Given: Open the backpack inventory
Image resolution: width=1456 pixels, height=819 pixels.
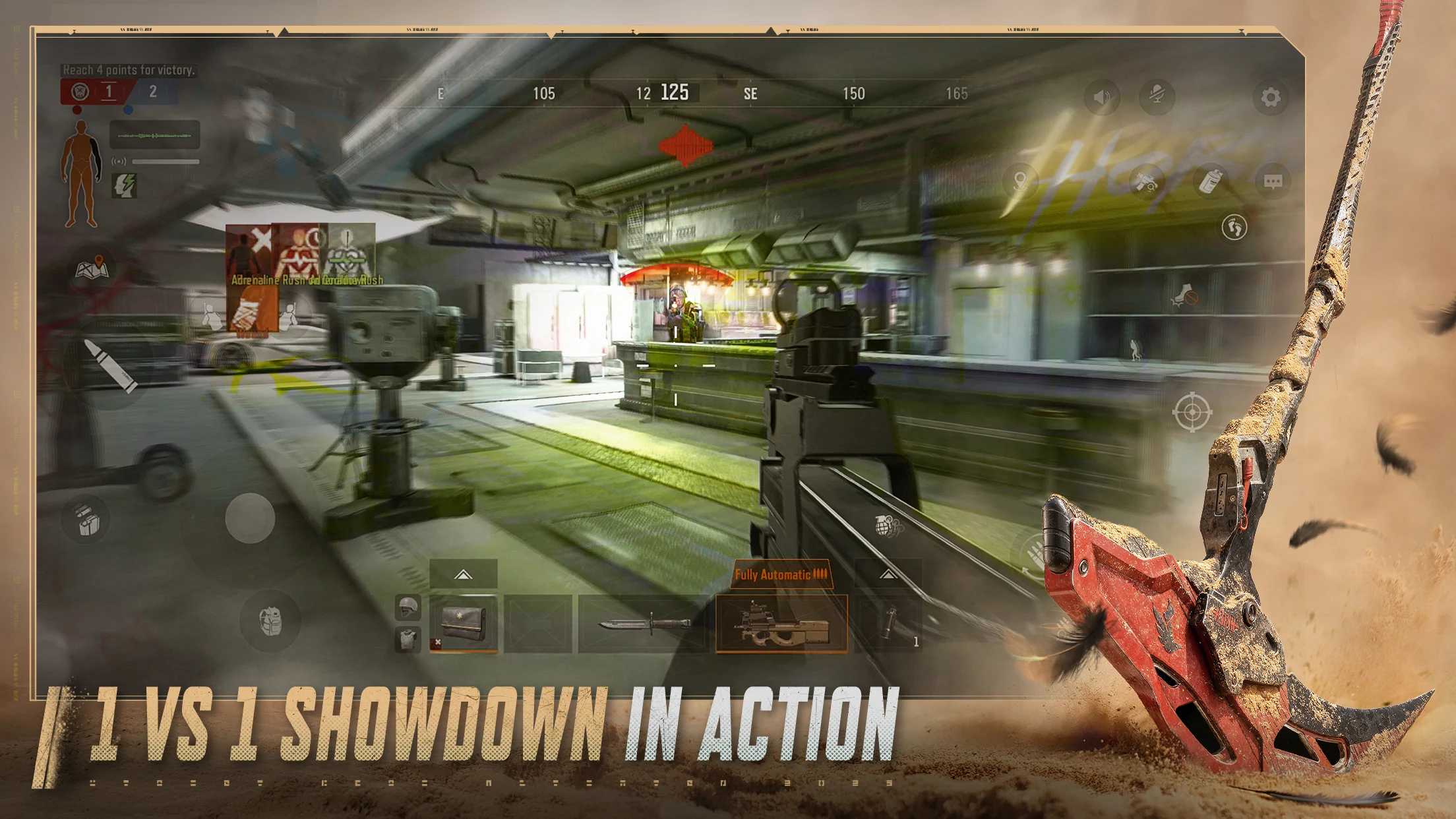Looking at the screenshot, I should 270,621.
